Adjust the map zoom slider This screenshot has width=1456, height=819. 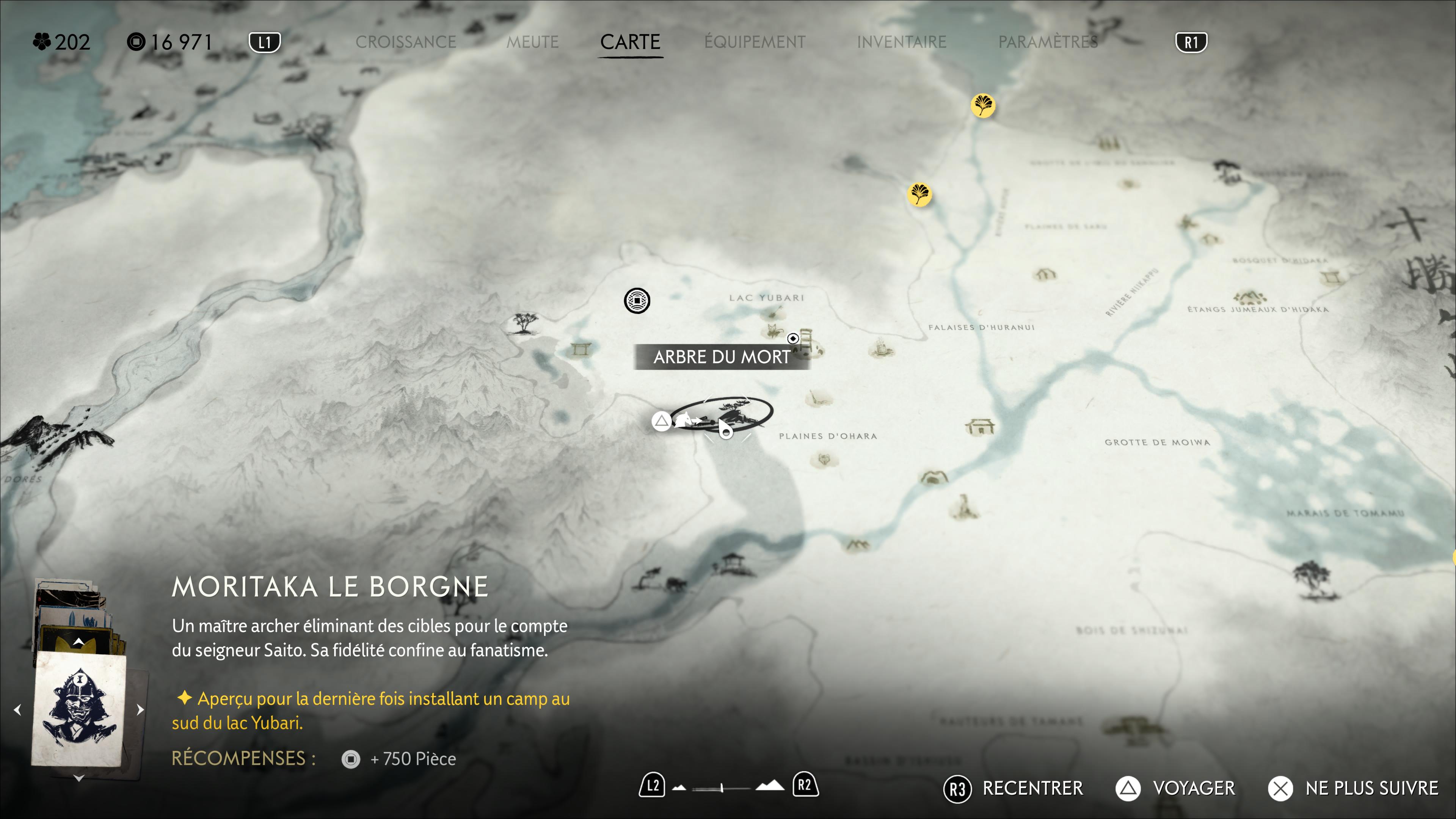(x=722, y=788)
